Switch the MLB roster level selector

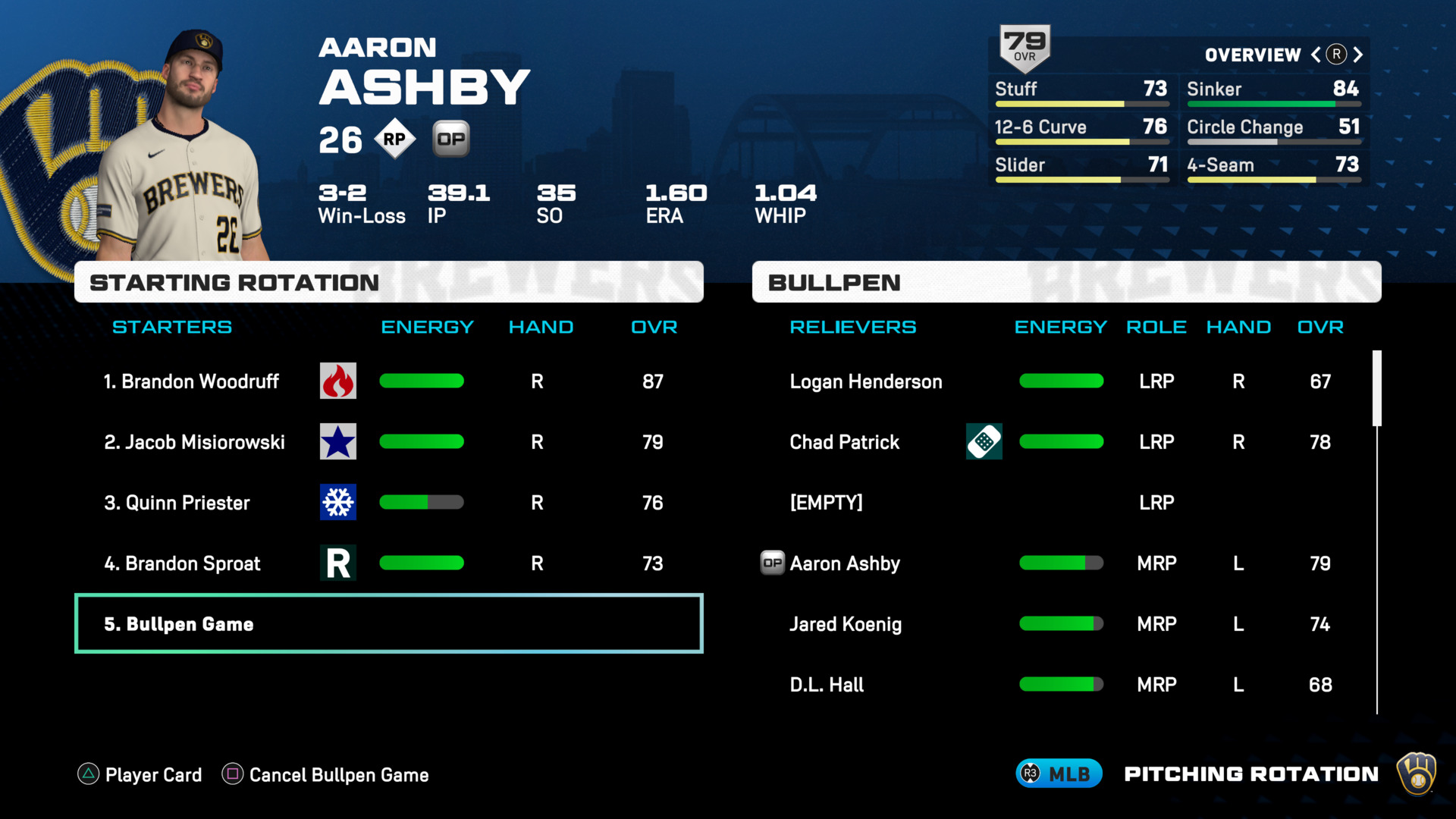click(1059, 773)
